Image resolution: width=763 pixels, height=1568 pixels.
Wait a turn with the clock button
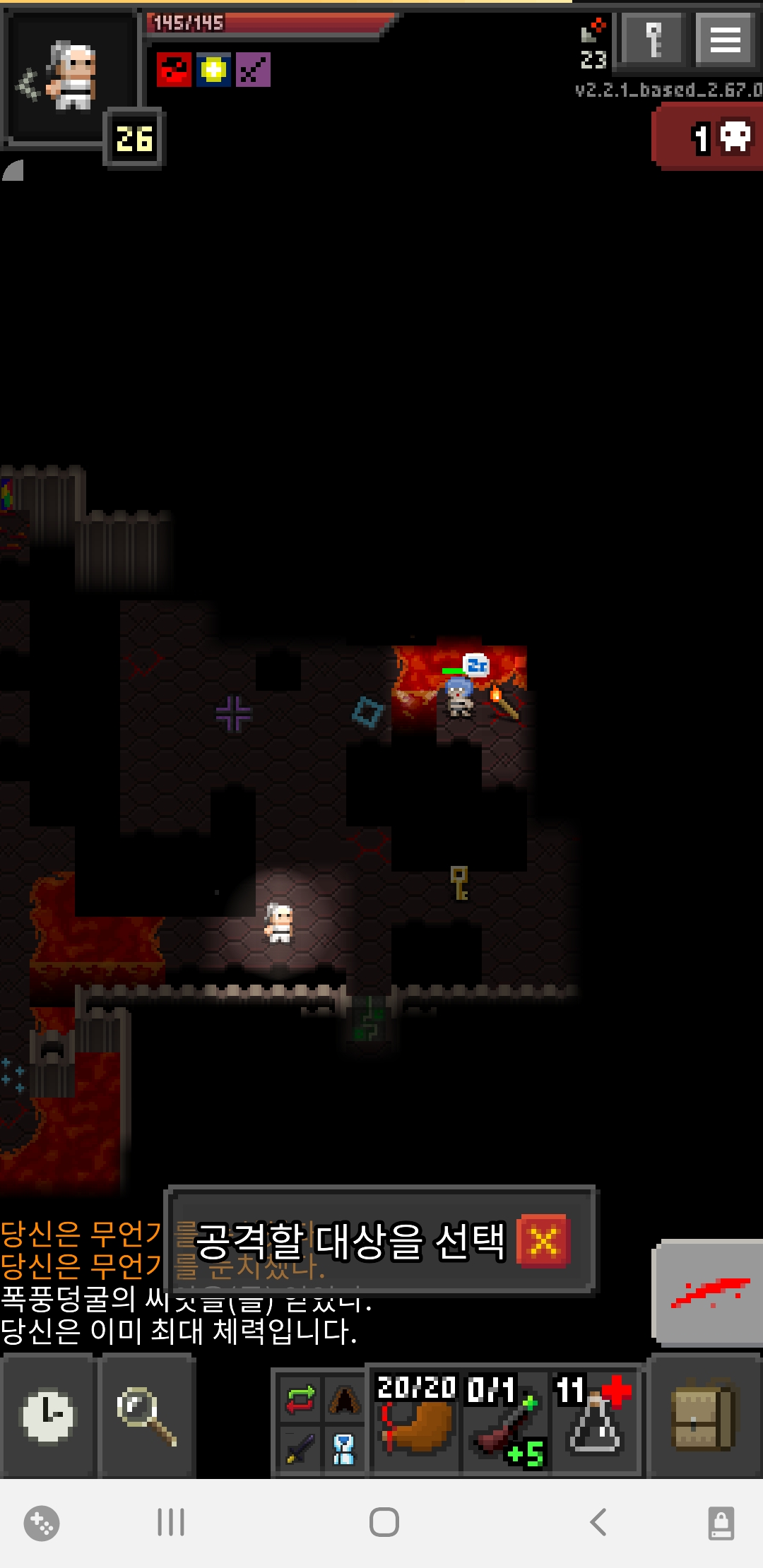47,1415
